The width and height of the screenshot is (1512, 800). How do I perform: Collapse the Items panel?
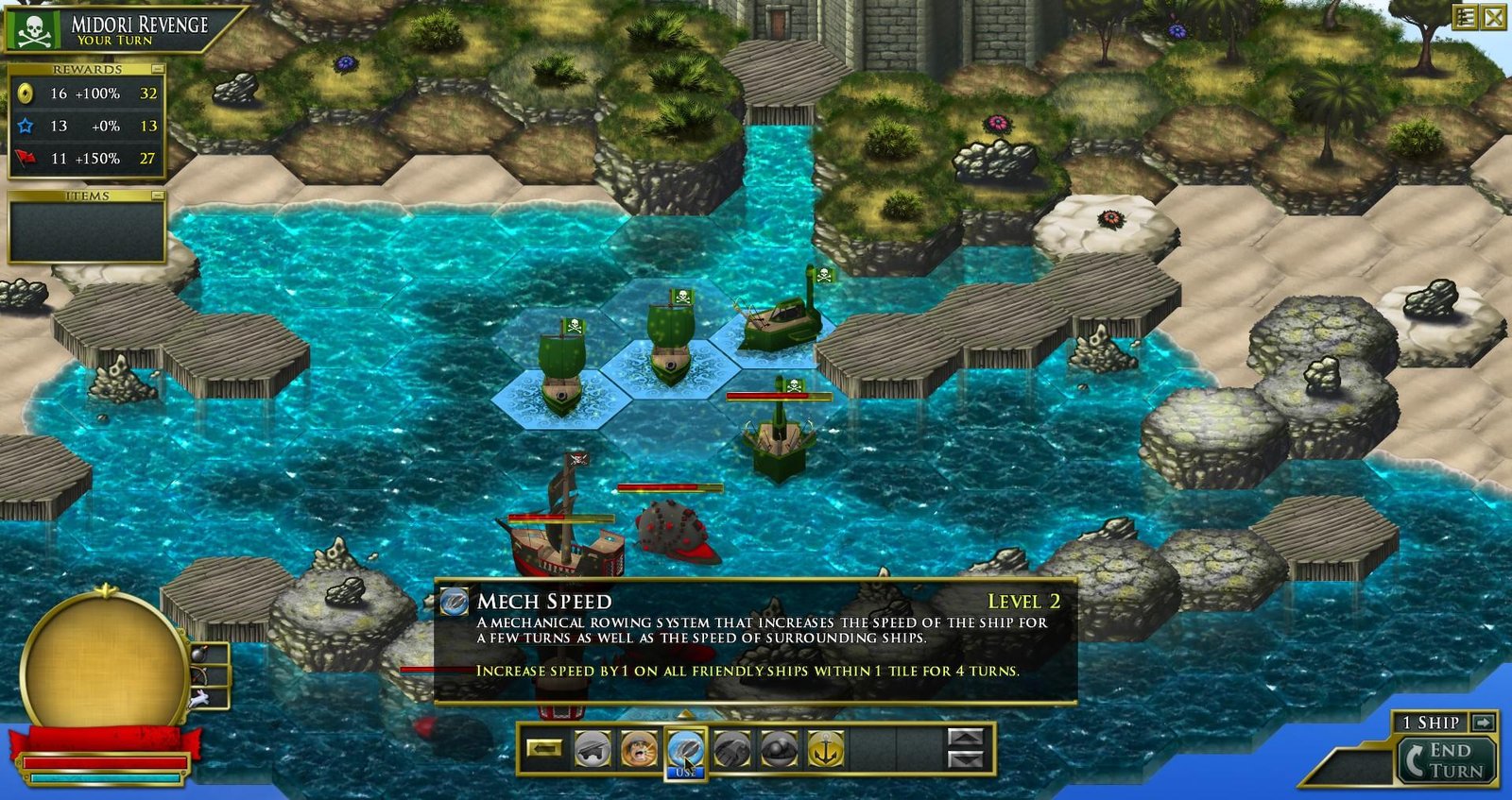(x=157, y=195)
